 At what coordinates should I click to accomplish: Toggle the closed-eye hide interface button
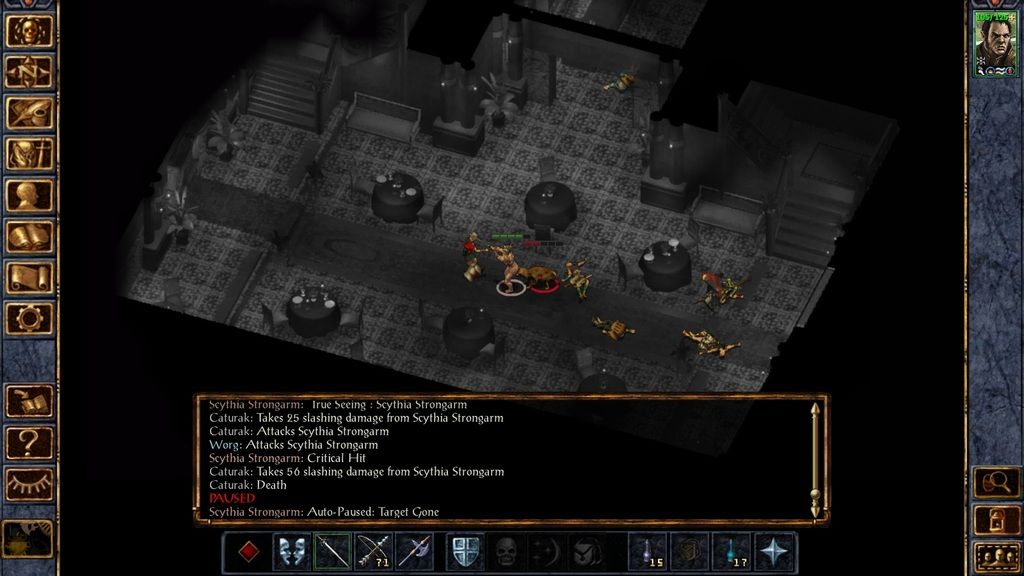point(29,484)
